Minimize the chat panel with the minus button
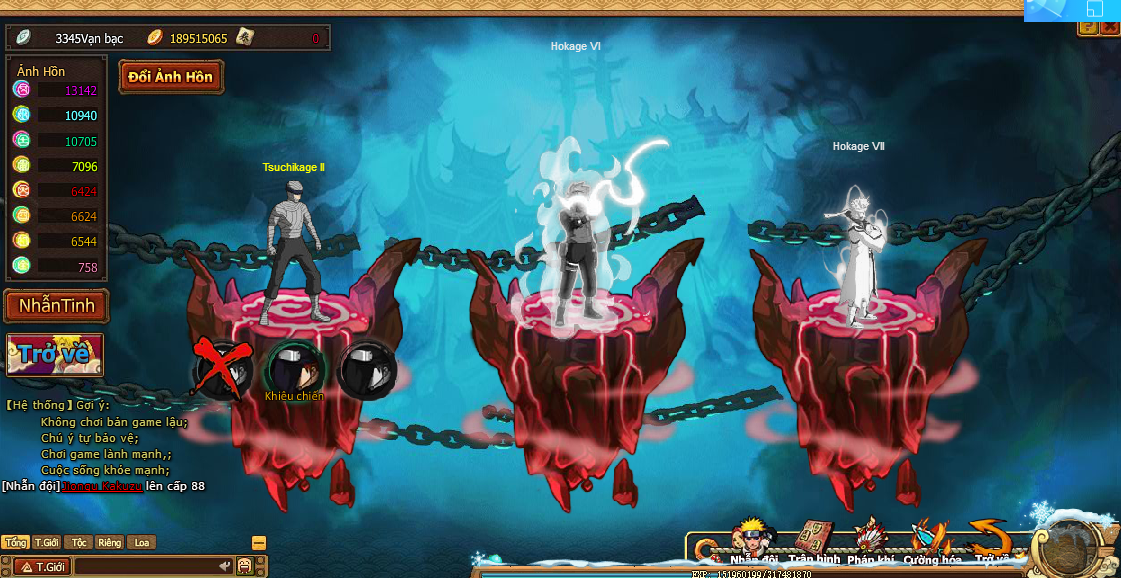 (259, 543)
